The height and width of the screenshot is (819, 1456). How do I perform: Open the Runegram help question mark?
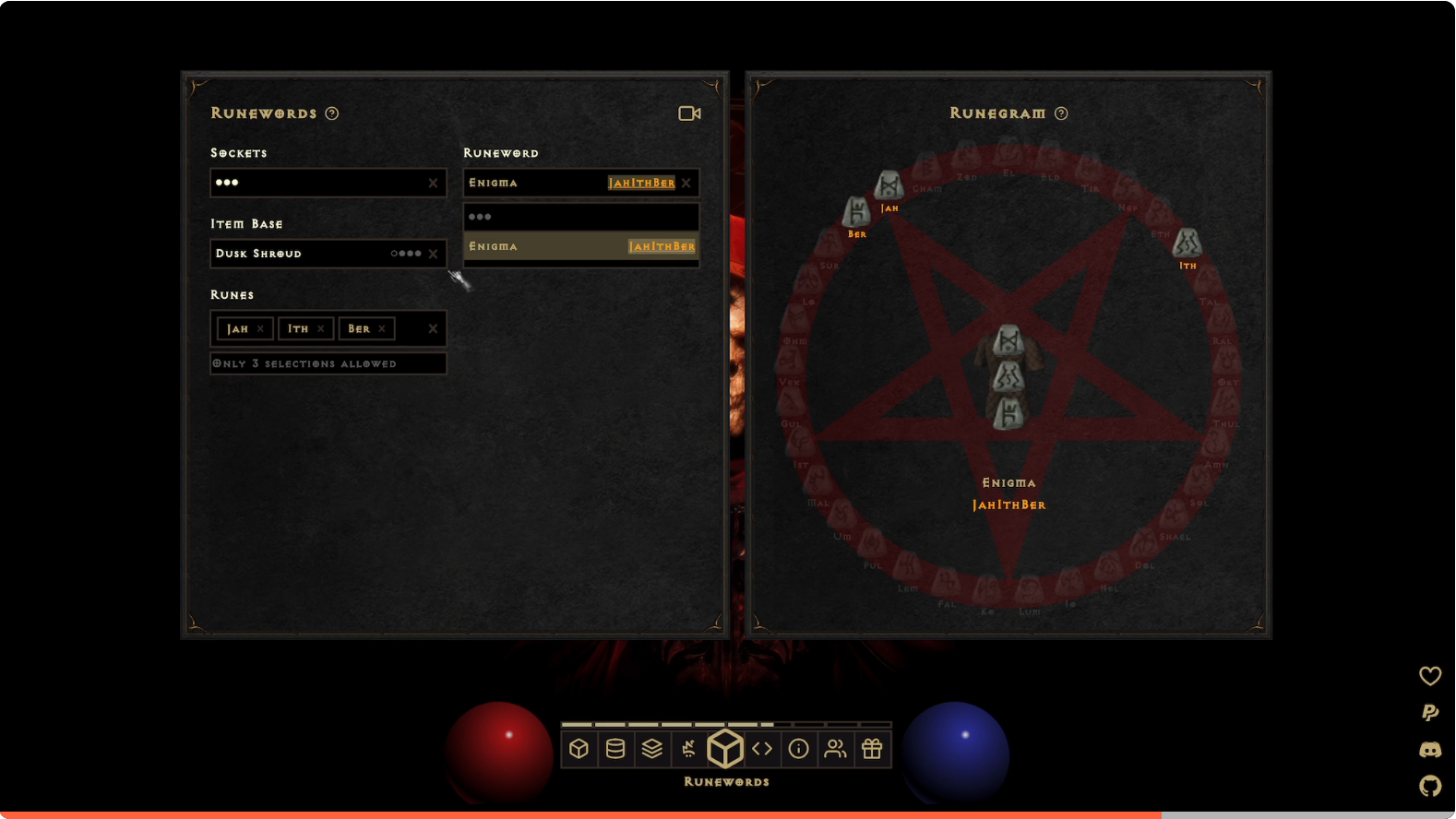click(1061, 113)
